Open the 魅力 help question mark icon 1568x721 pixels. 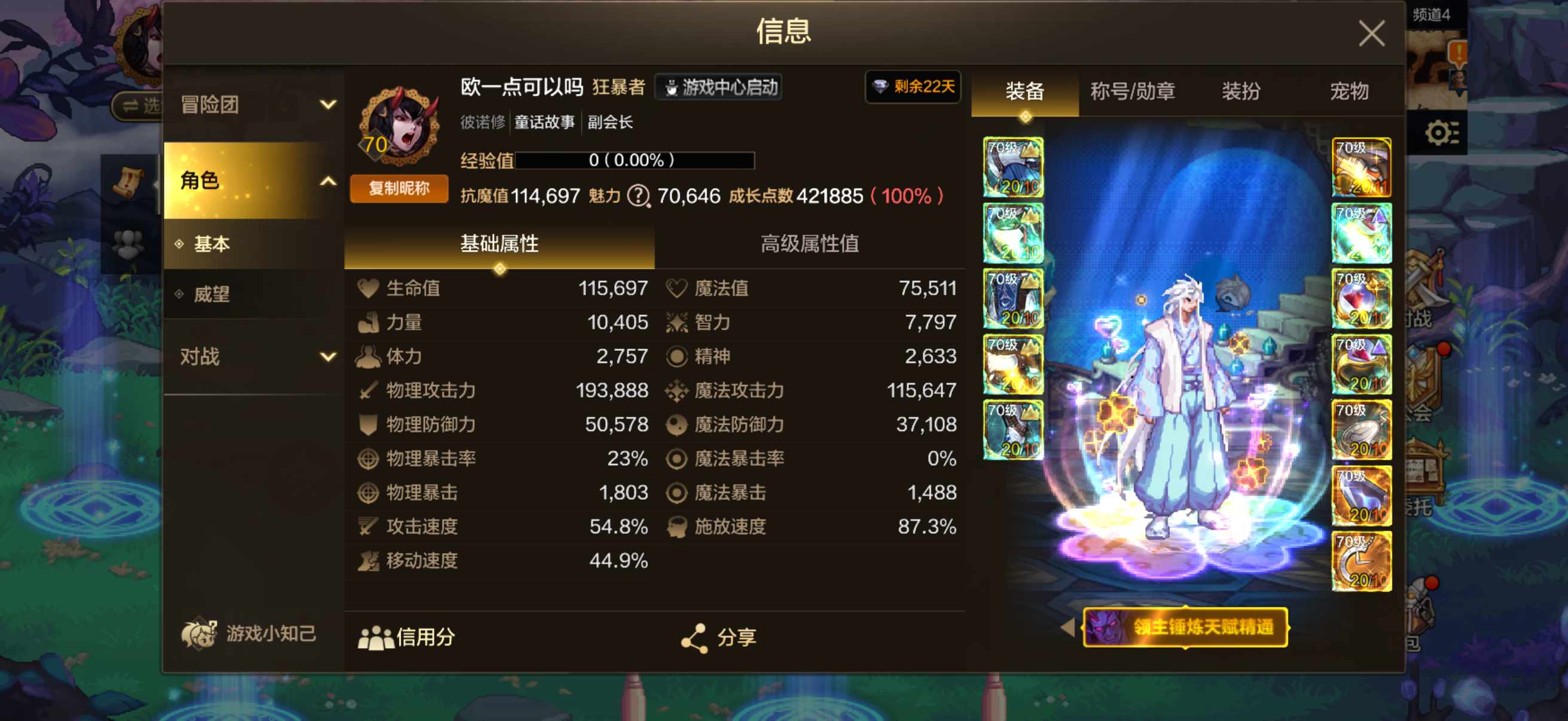click(638, 197)
